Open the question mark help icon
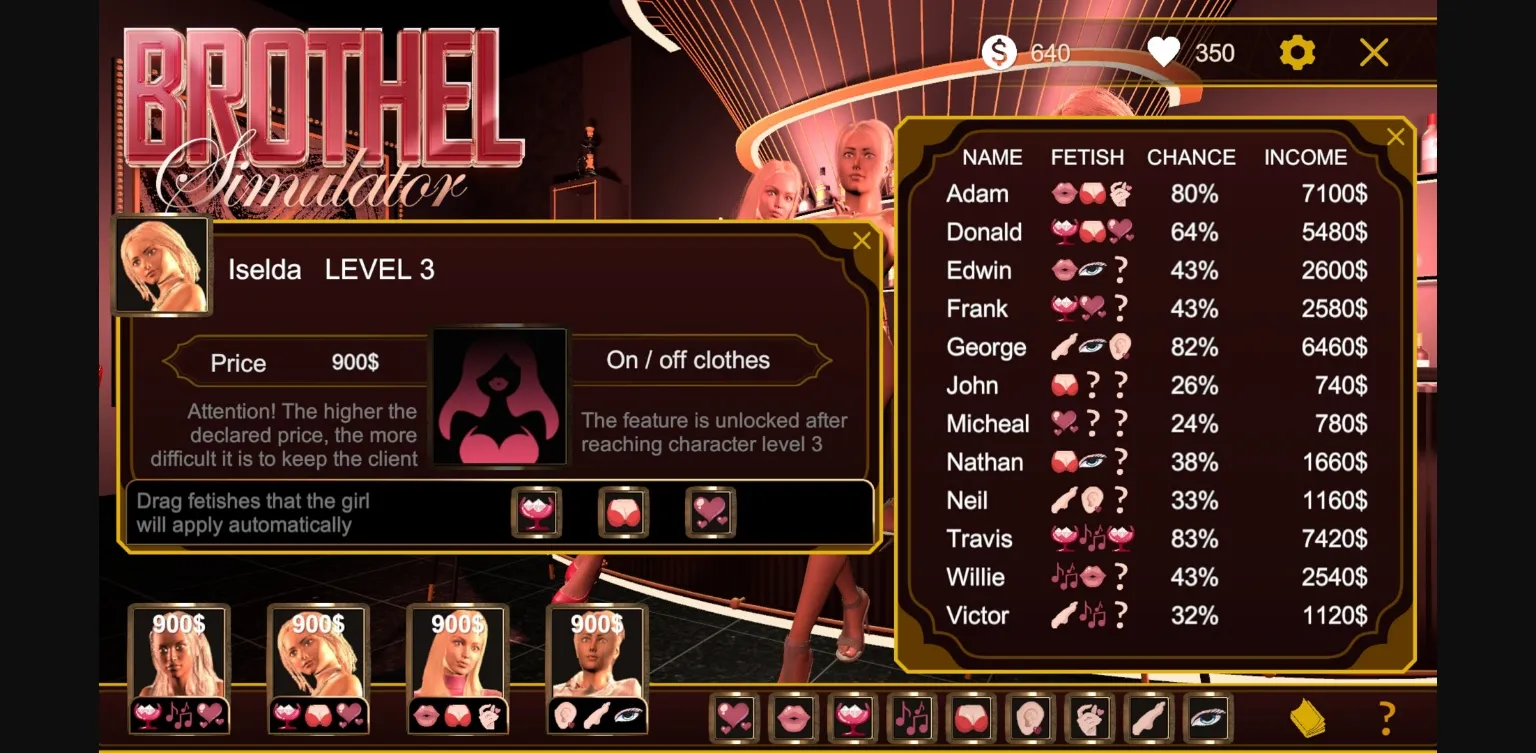This screenshot has width=1536, height=753. (x=1386, y=716)
